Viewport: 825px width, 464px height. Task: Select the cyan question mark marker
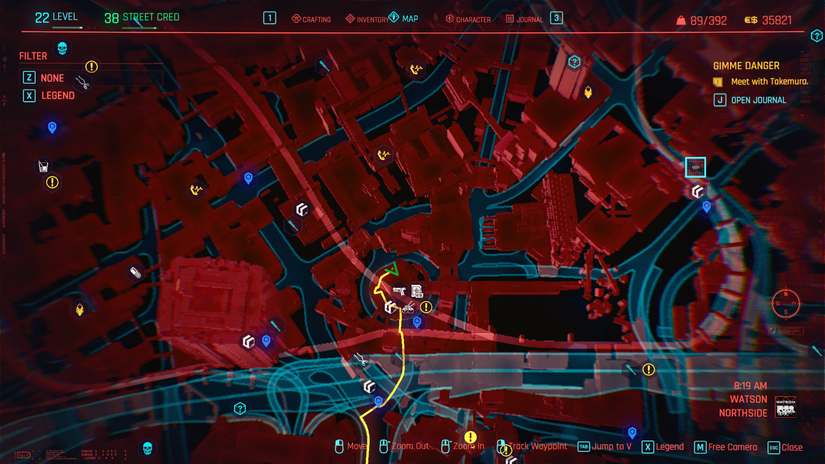(x=240, y=408)
